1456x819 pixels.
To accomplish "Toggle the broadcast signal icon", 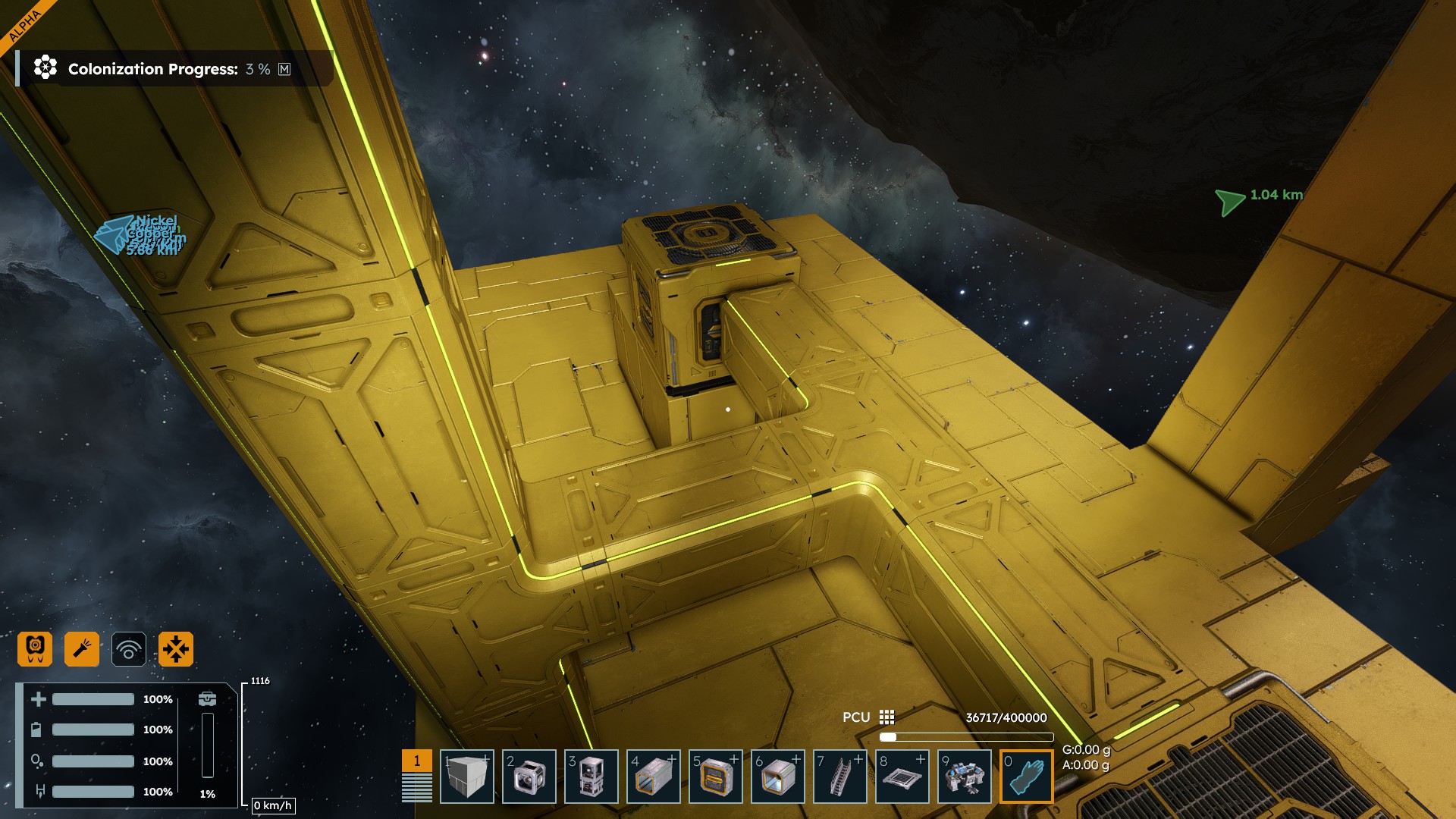I will click(129, 649).
